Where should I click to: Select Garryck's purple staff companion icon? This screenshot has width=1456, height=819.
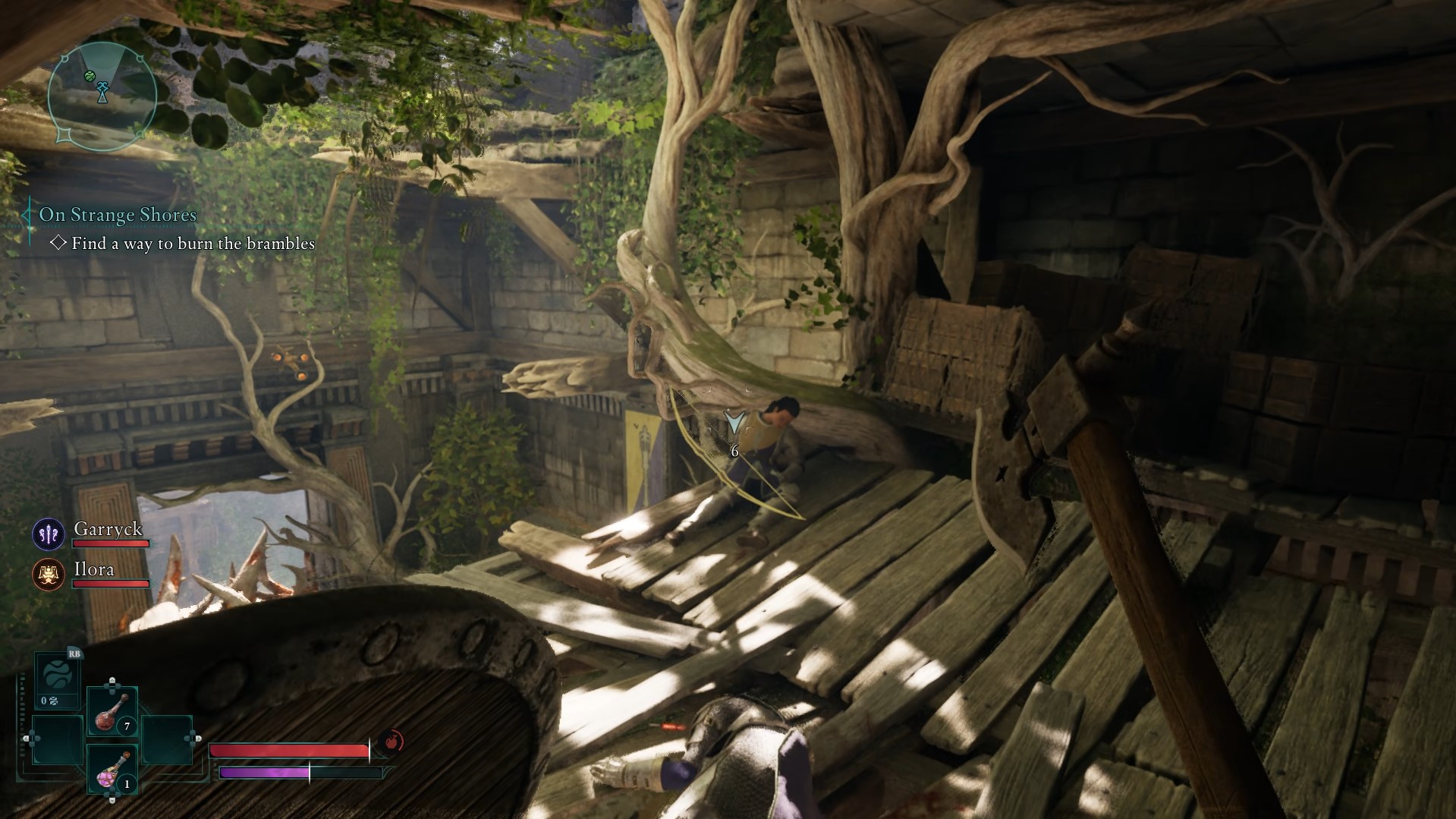pos(48,534)
